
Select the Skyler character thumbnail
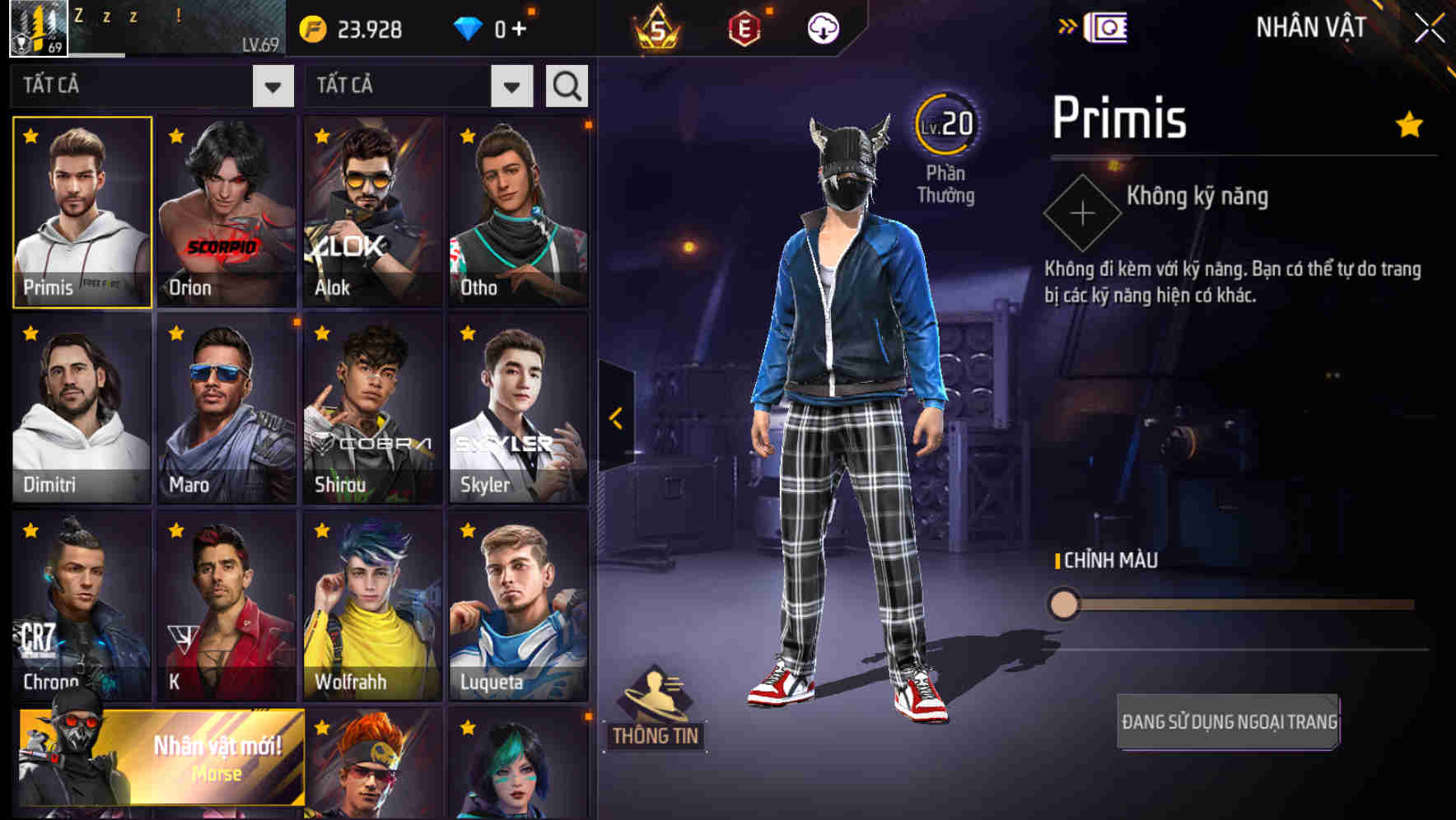pos(517,408)
